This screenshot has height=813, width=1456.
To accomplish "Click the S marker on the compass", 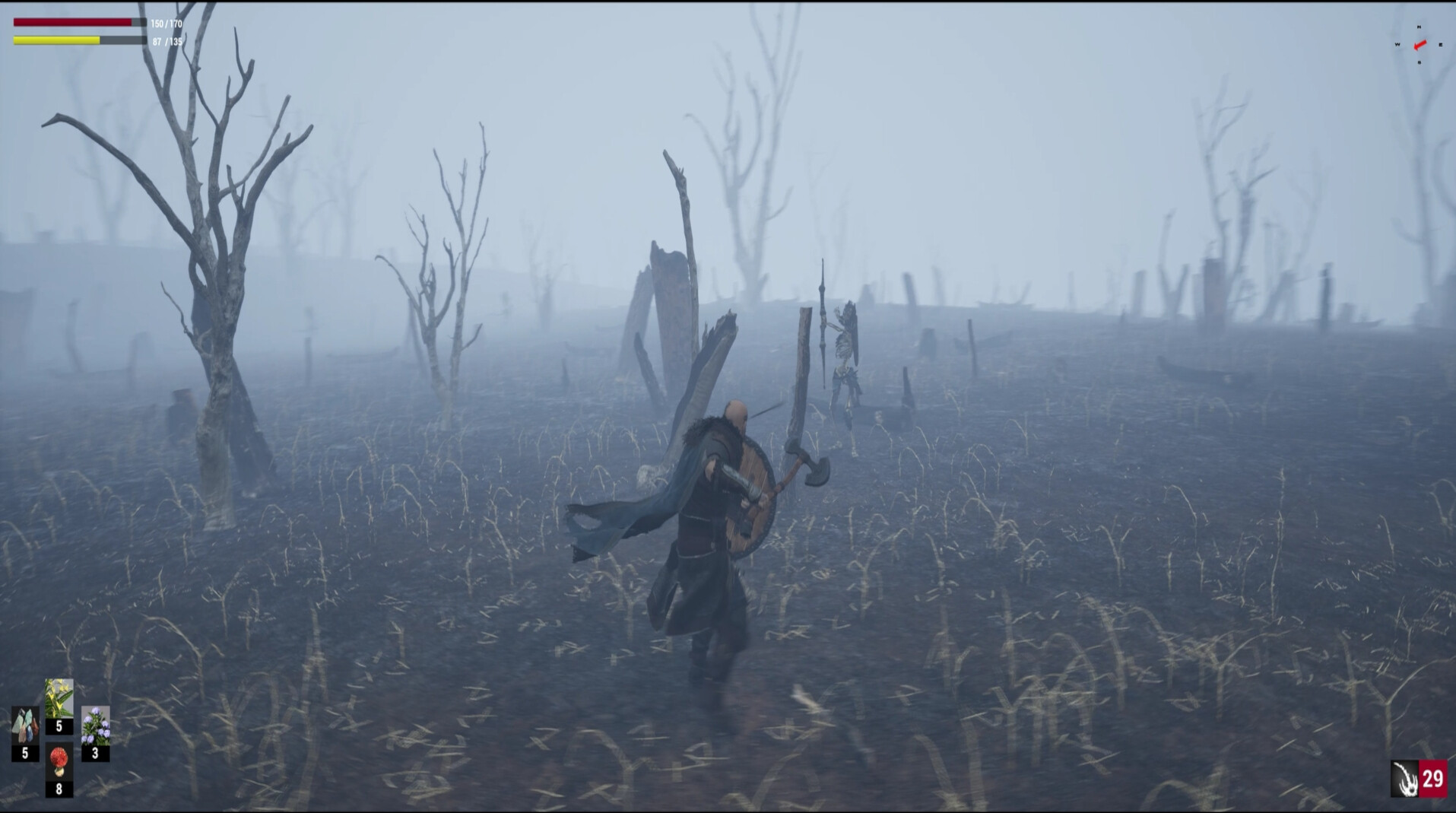I will [1420, 62].
